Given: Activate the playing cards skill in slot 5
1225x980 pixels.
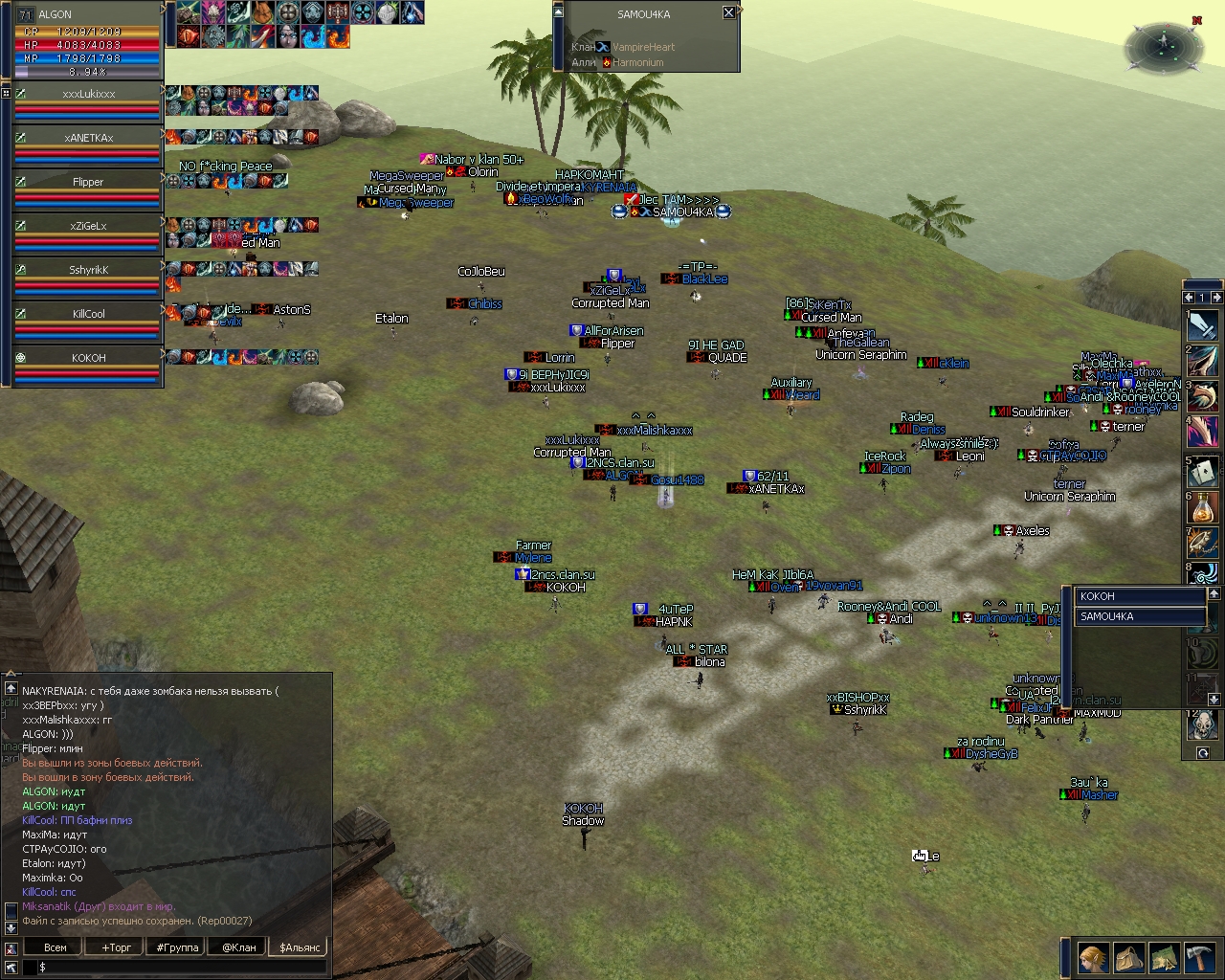Looking at the screenshot, I should pyautogui.click(x=1203, y=472).
